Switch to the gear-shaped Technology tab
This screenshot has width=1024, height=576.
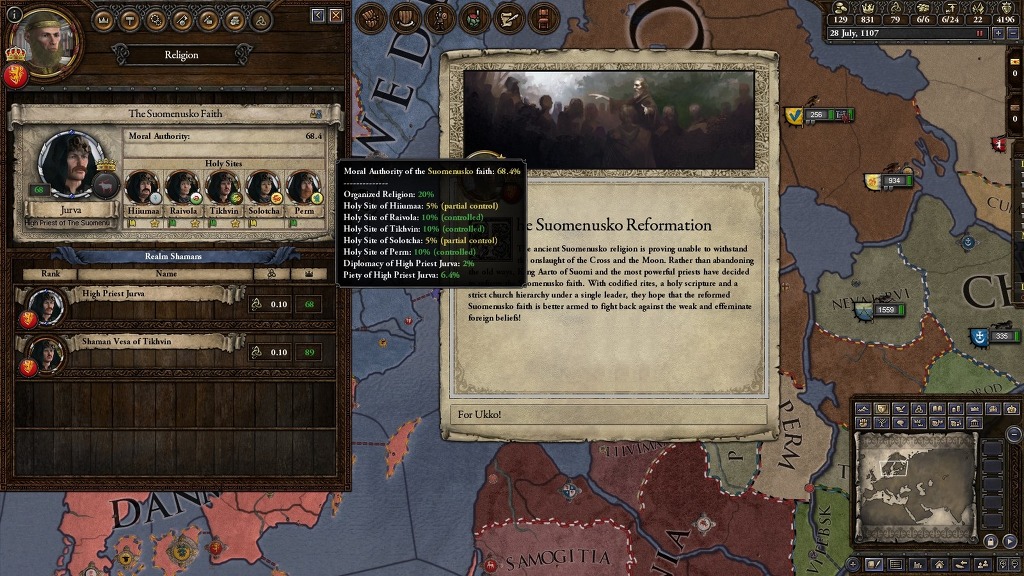[155, 19]
